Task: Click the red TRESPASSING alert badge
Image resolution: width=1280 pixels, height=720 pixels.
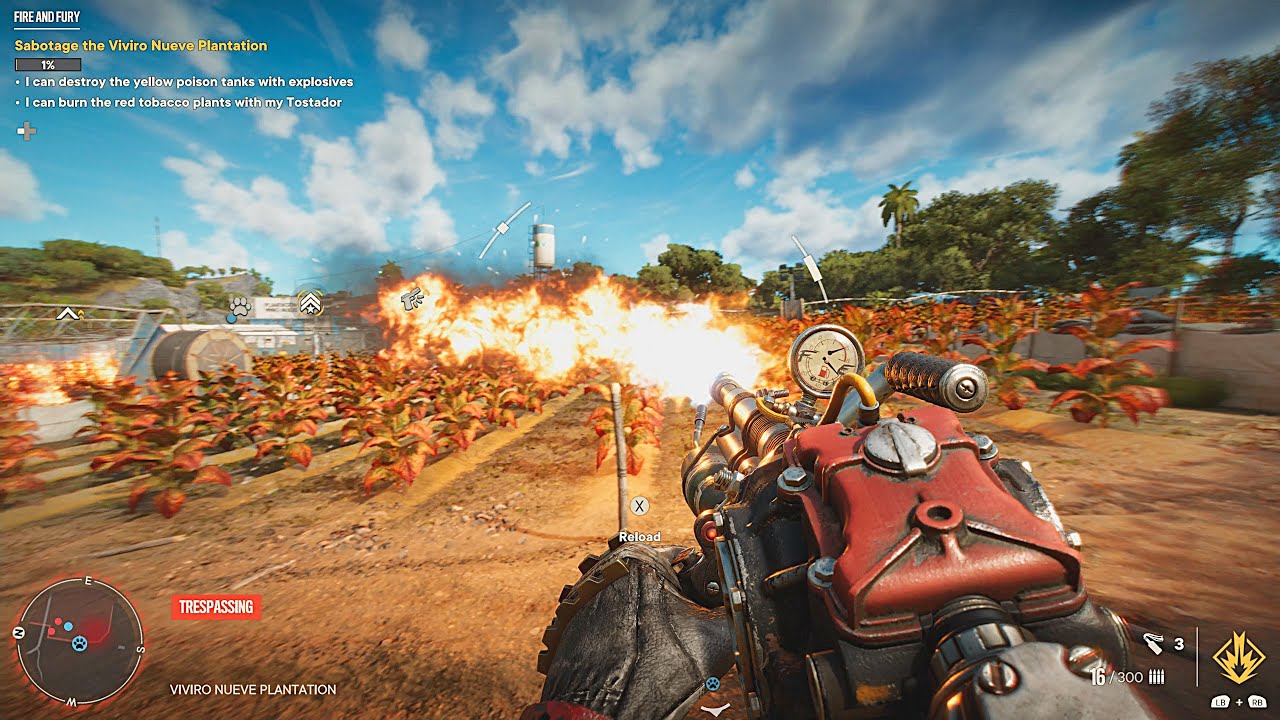Action: click(216, 606)
